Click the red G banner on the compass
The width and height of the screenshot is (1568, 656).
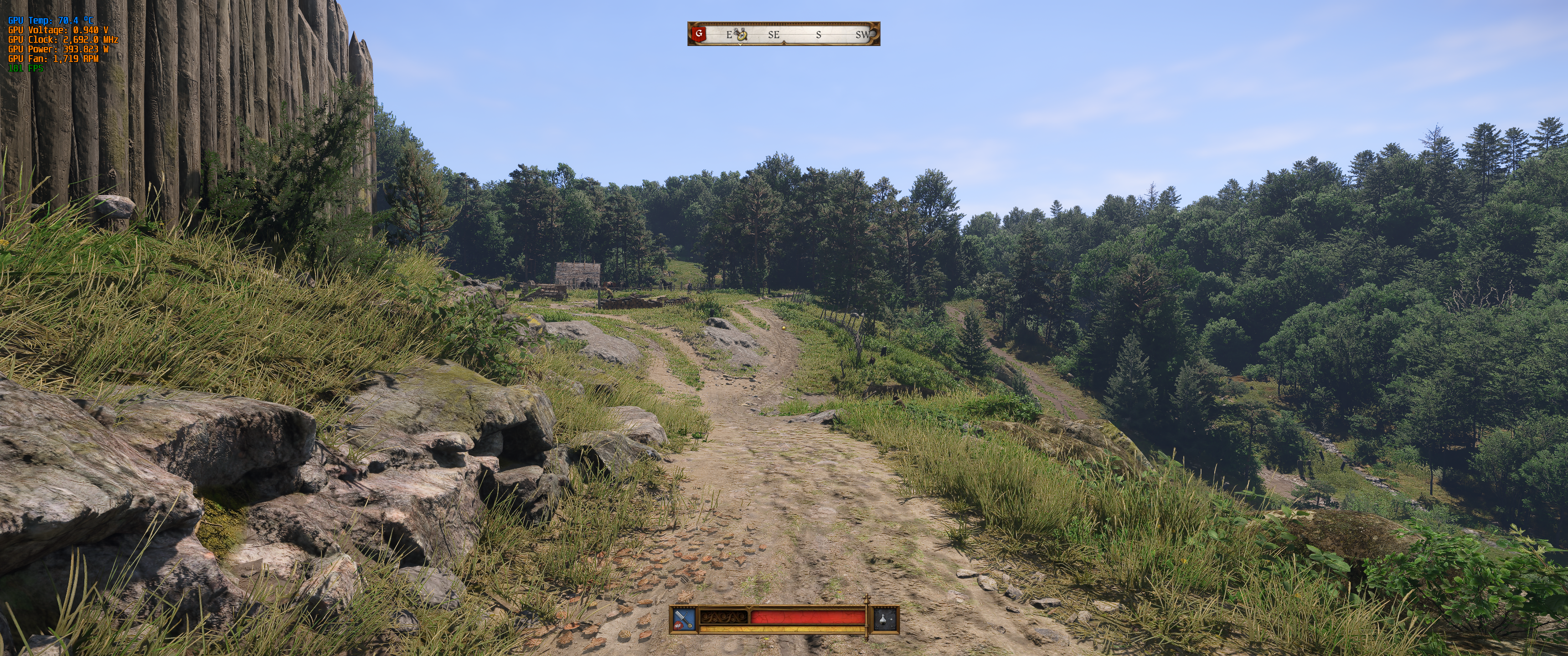pyautogui.click(x=699, y=34)
